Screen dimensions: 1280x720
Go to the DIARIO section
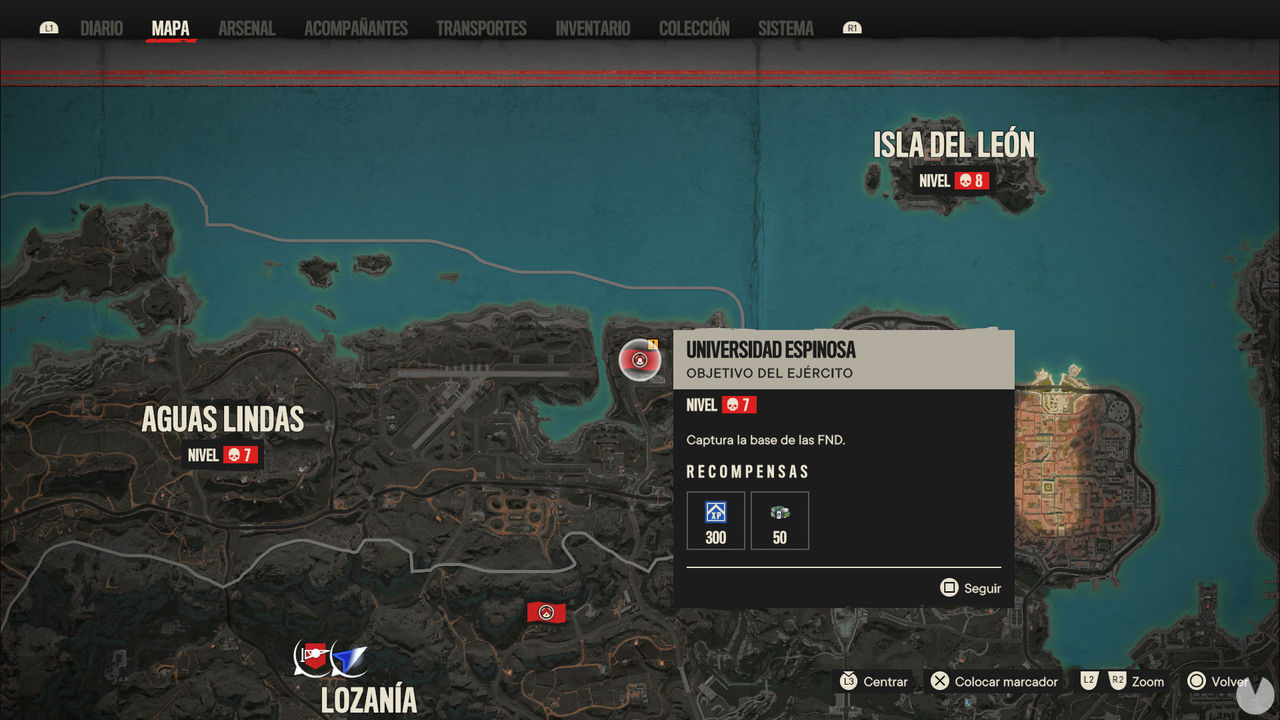click(100, 28)
